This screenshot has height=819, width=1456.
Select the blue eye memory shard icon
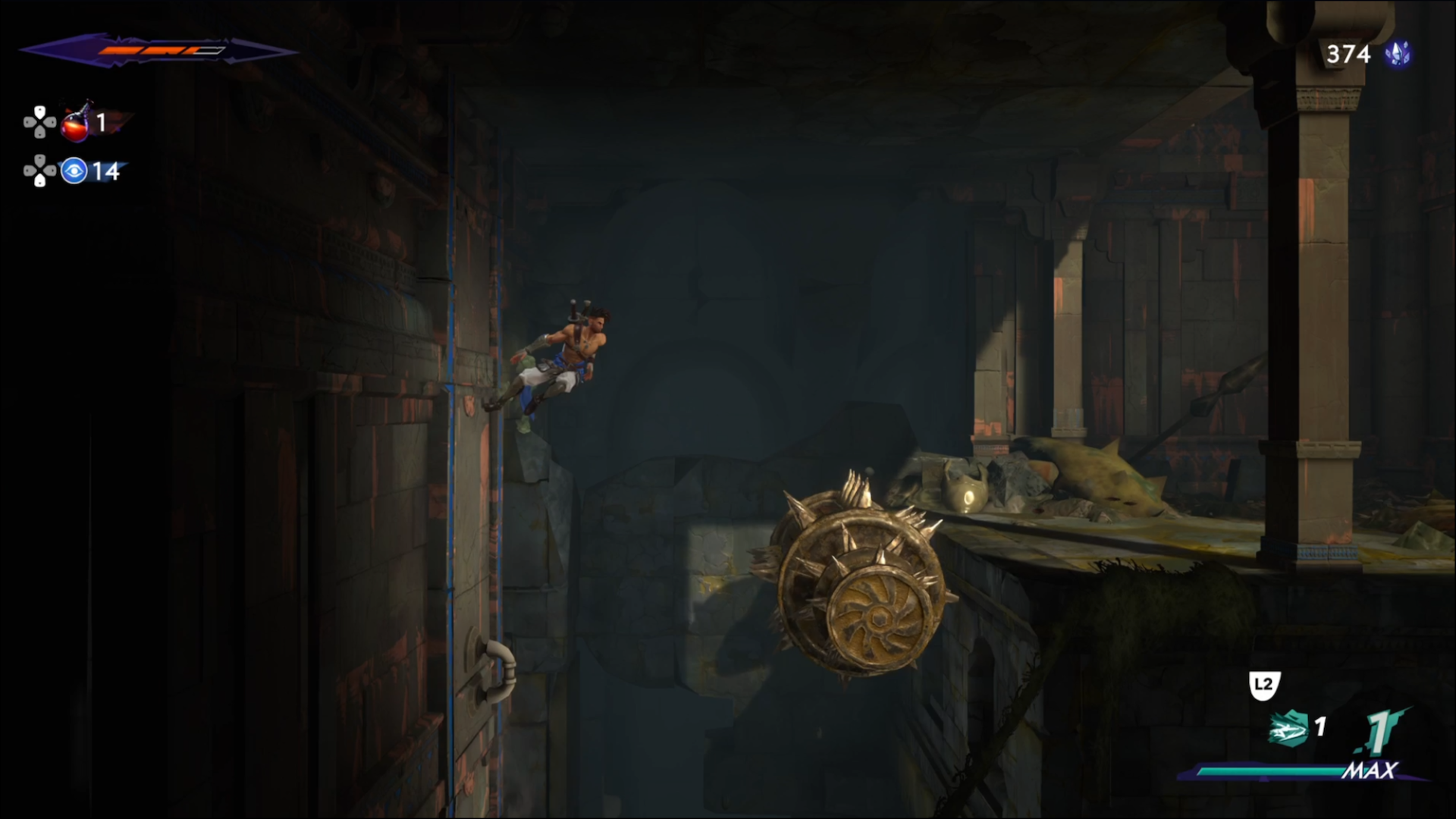74,171
